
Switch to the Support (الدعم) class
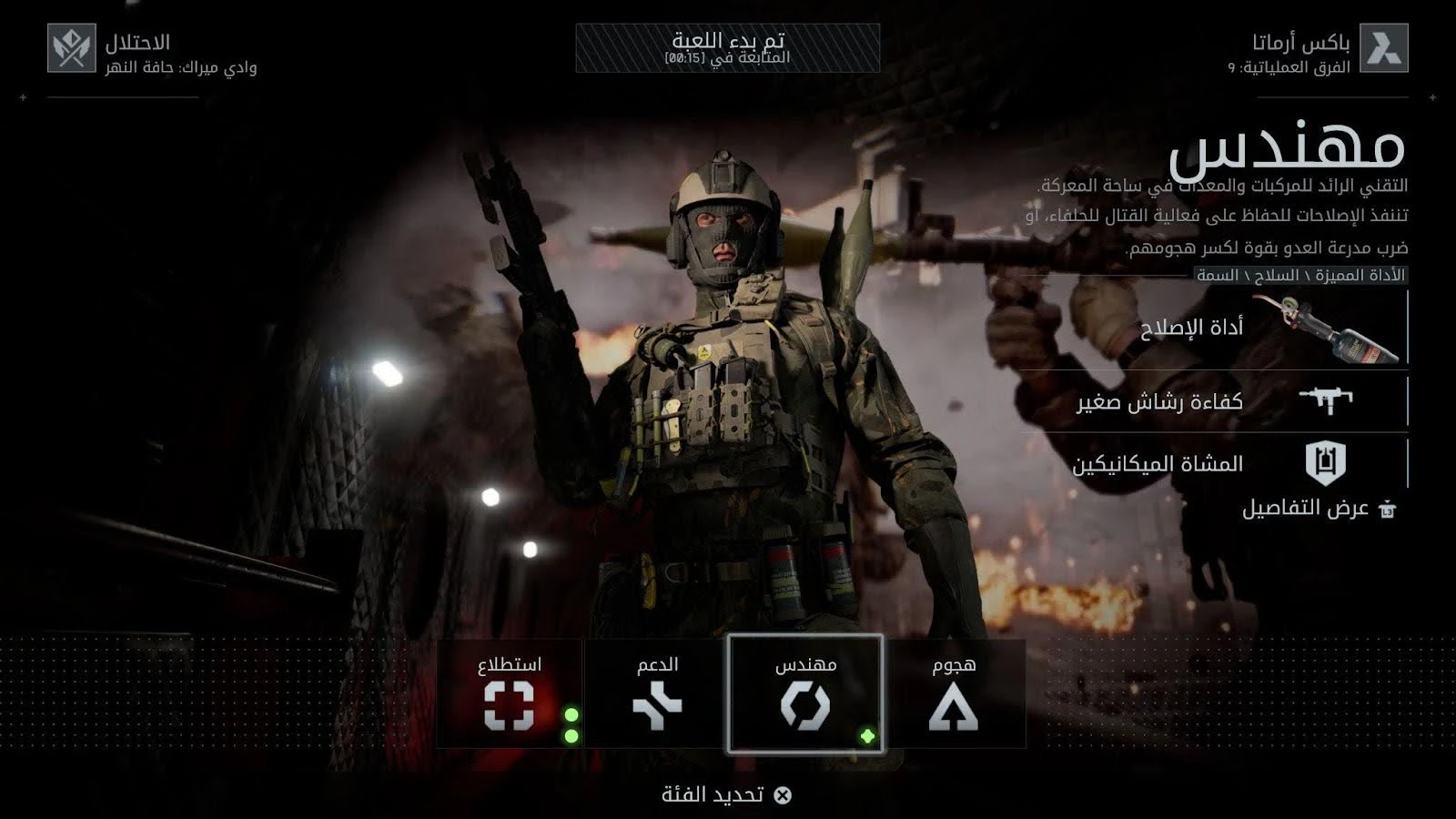coord(657,694)
